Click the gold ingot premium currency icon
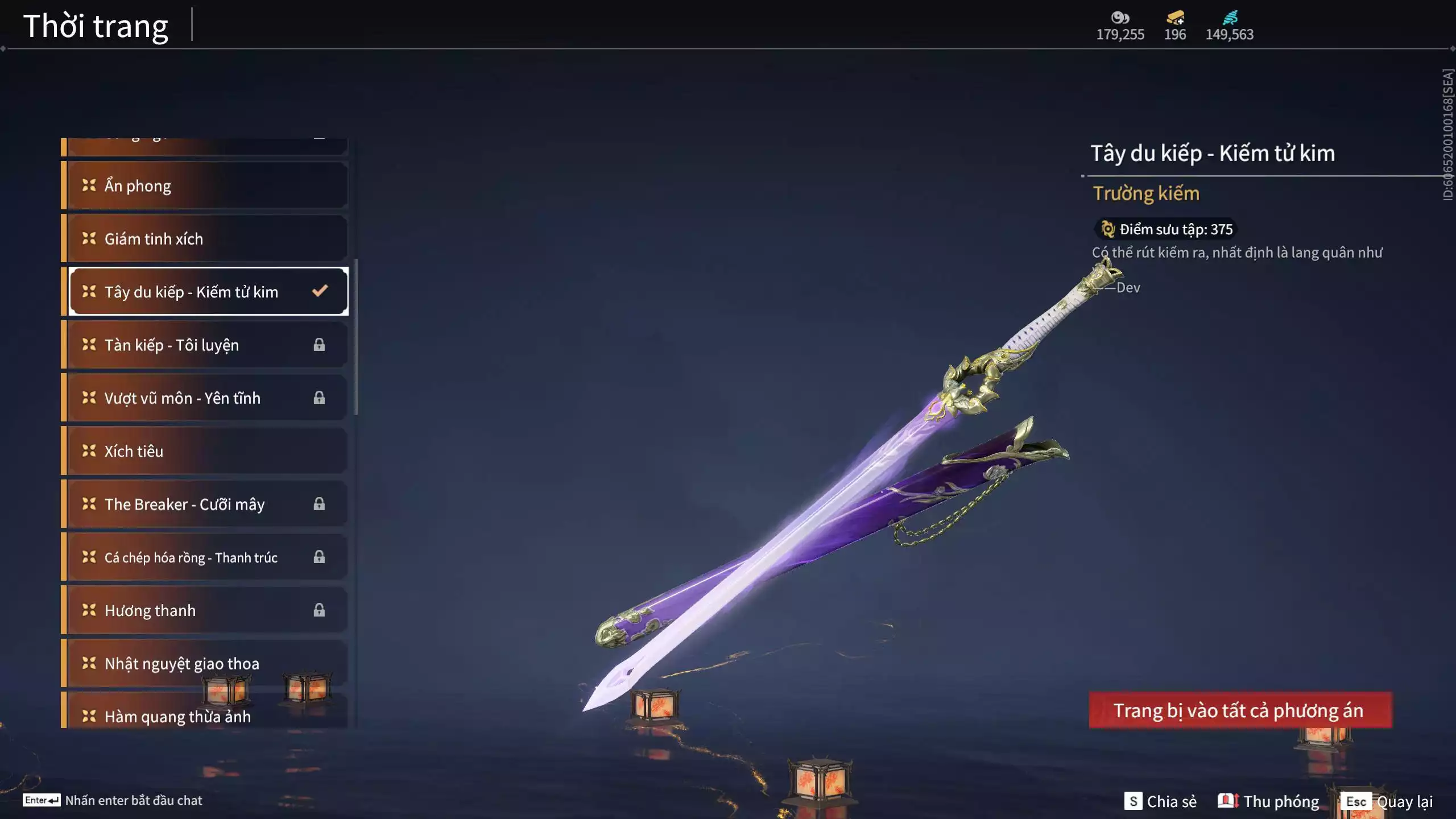The width and height of the screenshot is (1456, 819). tap(1175, 18)
